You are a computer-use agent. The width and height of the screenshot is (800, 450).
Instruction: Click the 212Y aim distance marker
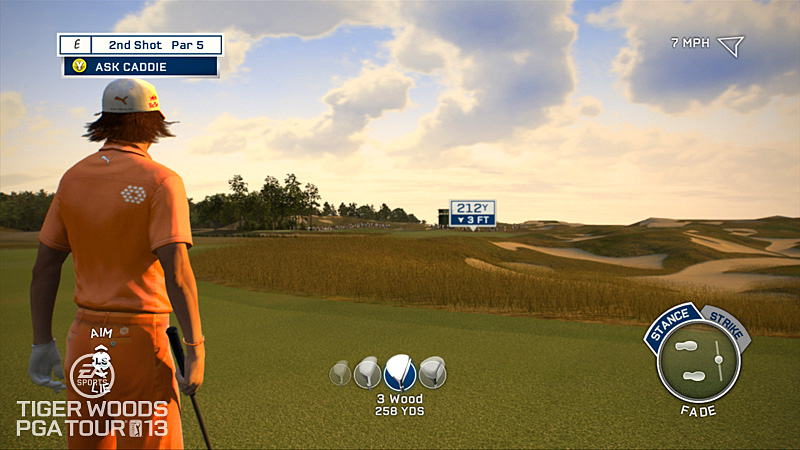point(472,213)
